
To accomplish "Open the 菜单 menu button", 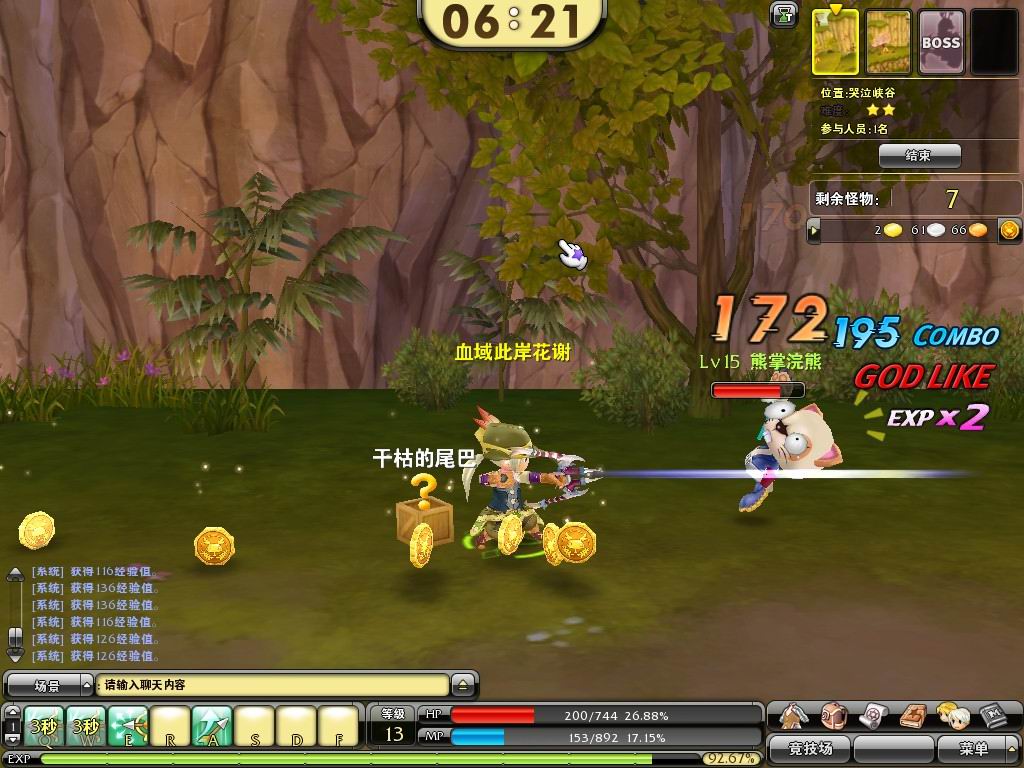I will point(973,748).
